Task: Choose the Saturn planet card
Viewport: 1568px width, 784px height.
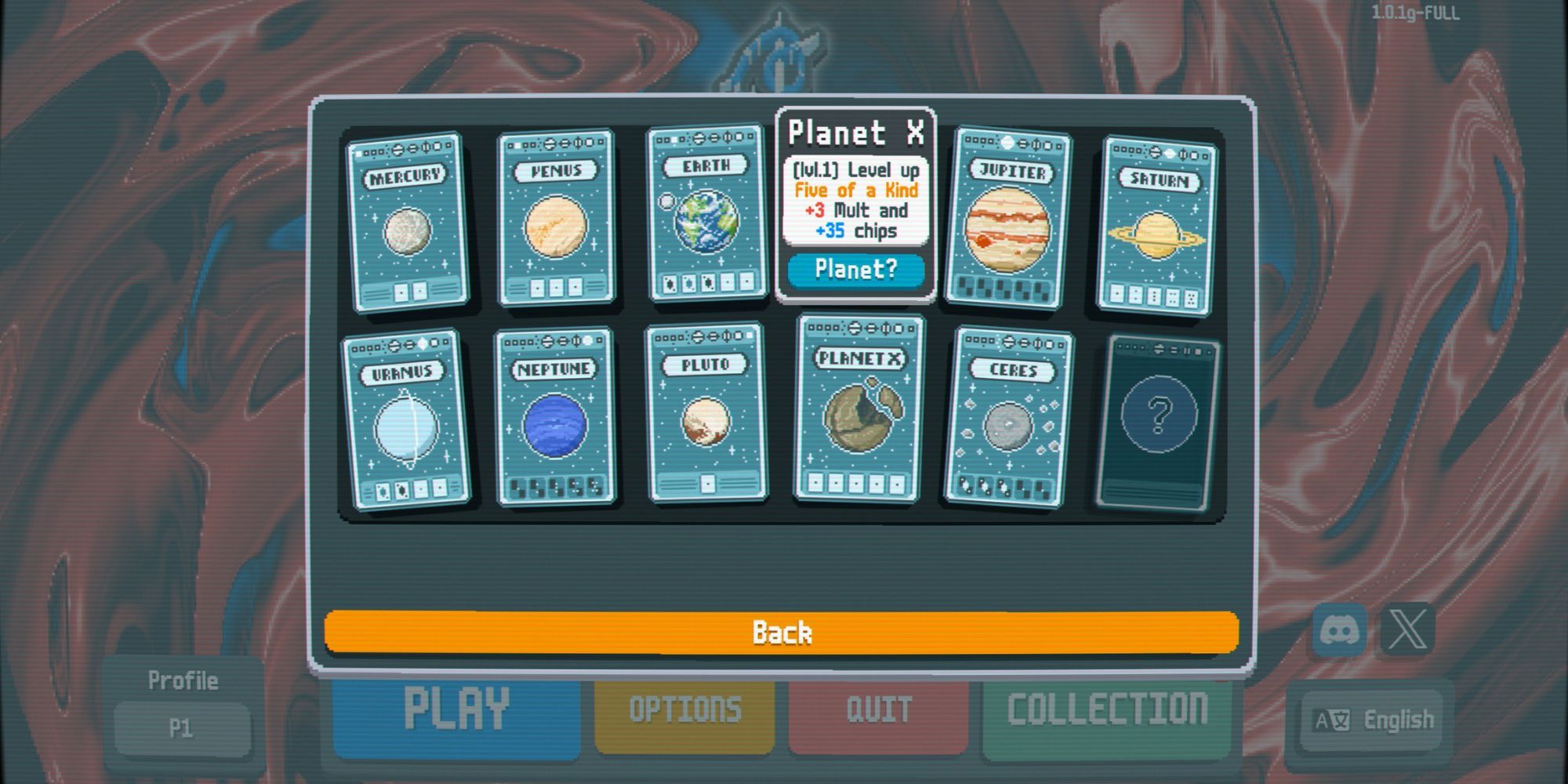Action: coord(1156,226)
